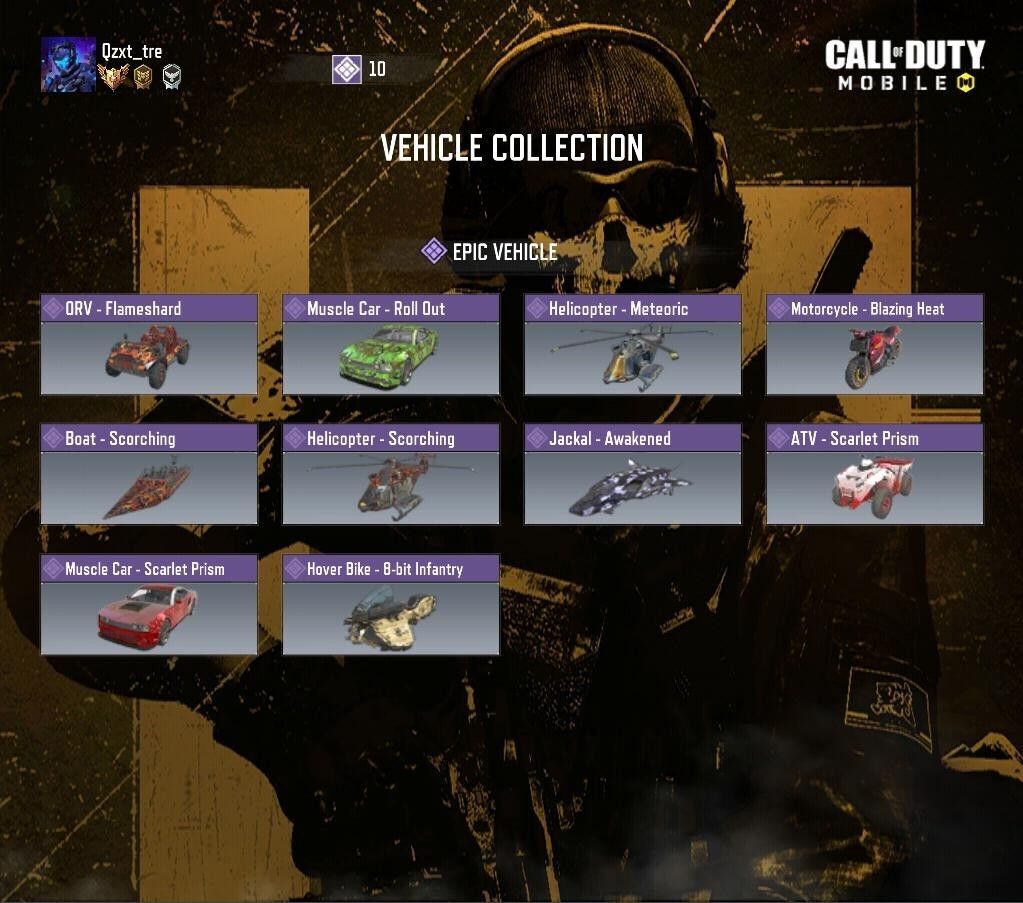The image size is (1023, 903).
Task: Select the Motorcycle - Blazing Heat card
Action: (875, 344)
